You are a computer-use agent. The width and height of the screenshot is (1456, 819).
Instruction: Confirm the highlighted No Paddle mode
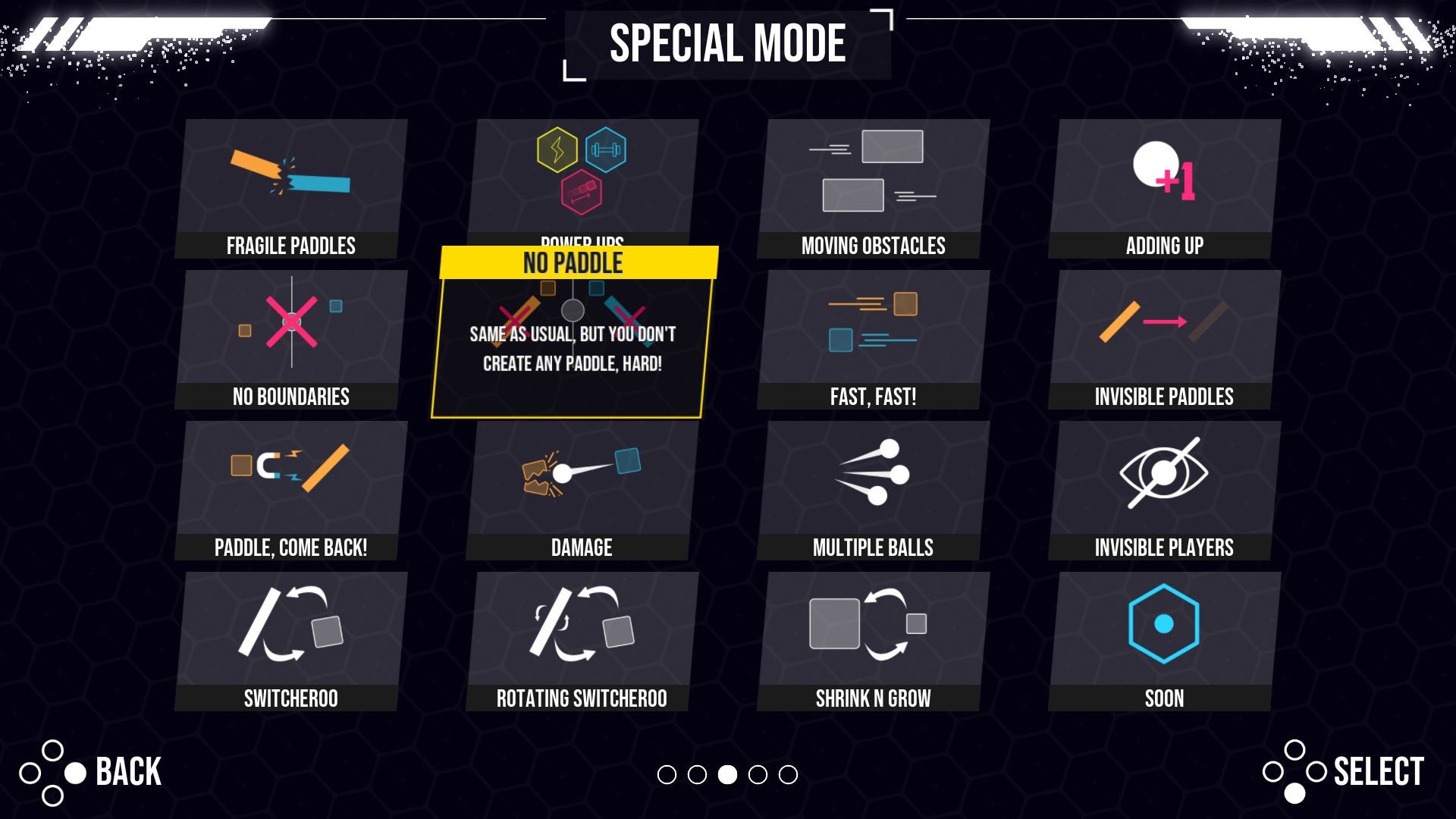pos(575,334)
